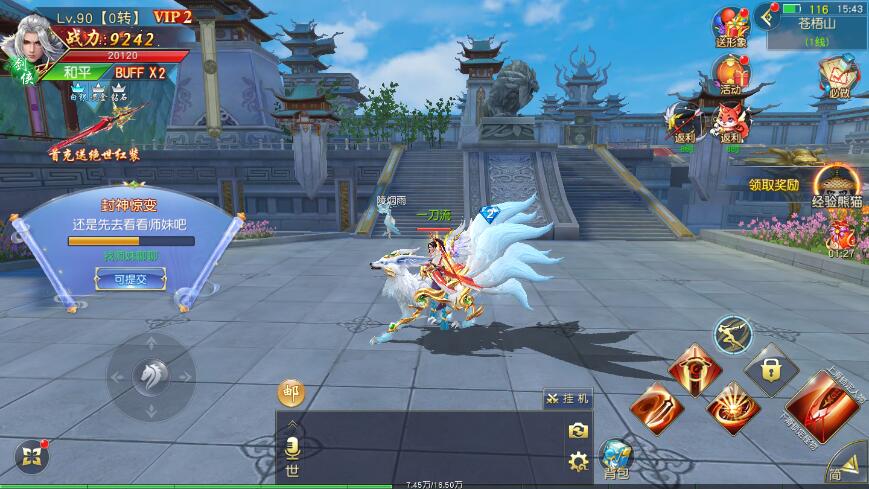
Task: Open the 必做 daily task list
Action: click(837, 73)
